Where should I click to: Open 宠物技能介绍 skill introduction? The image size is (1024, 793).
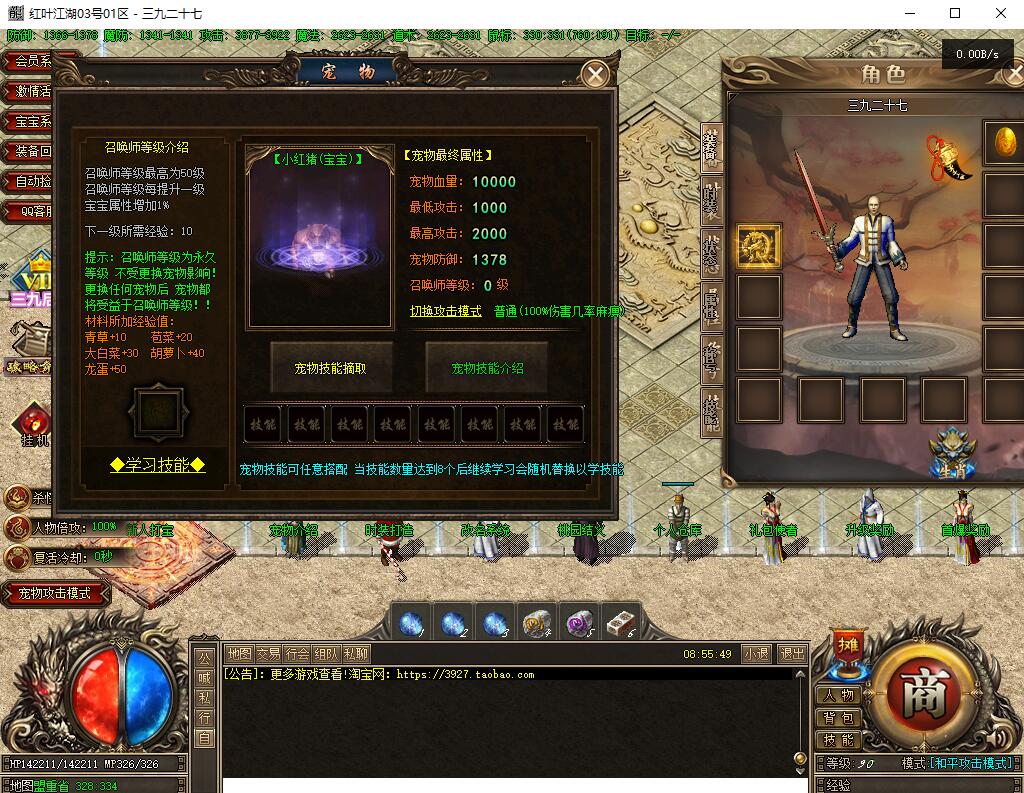click(487, 368)
